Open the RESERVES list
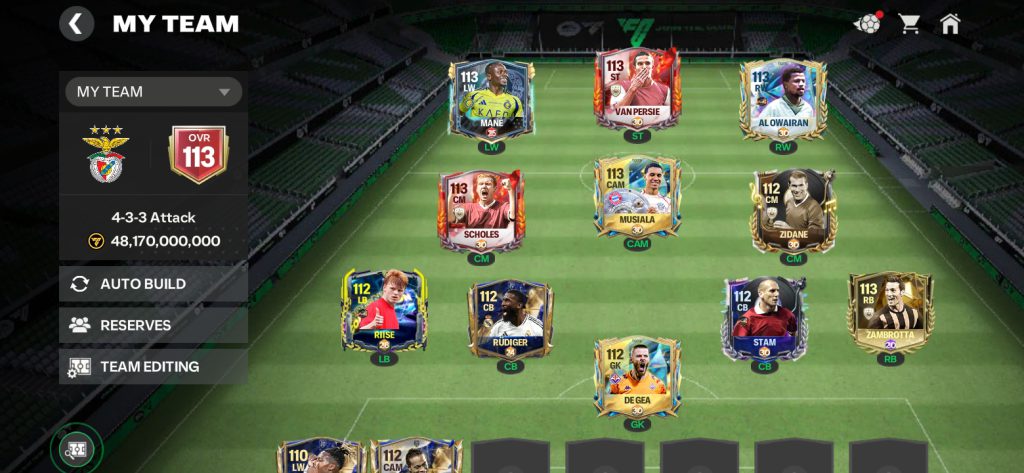The width and height of the screenshot is (1024, 473). point(154,325)
